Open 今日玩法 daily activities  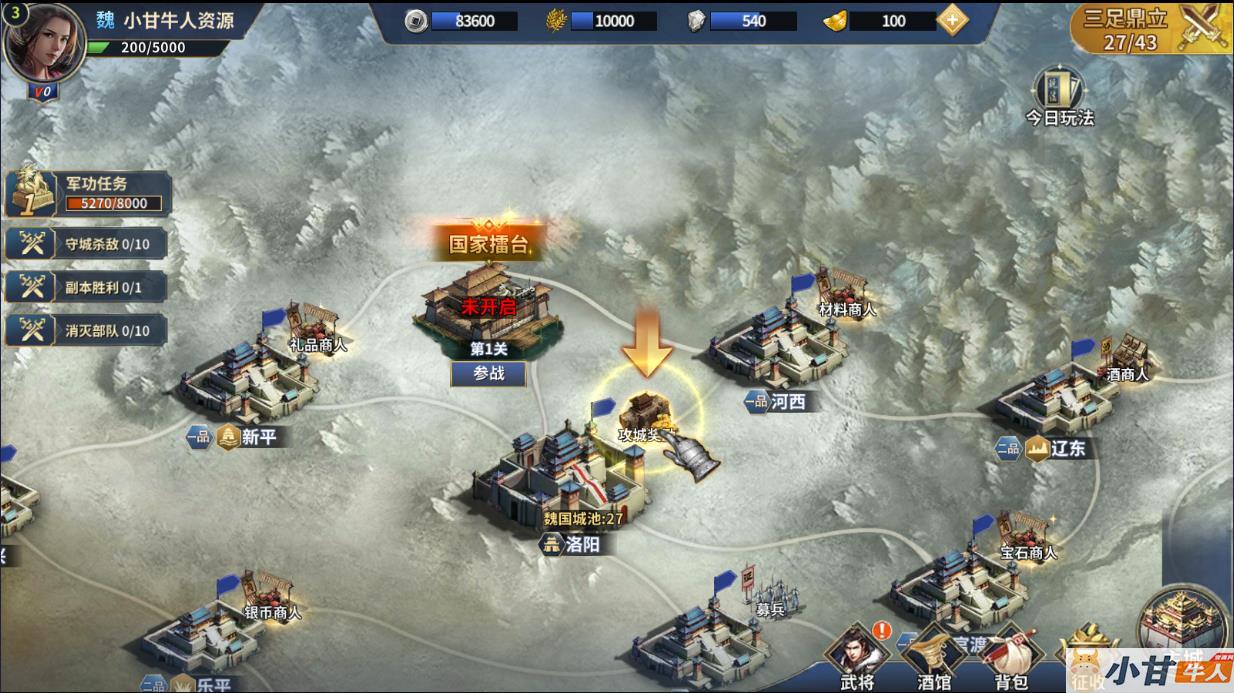click(1059, 97)
